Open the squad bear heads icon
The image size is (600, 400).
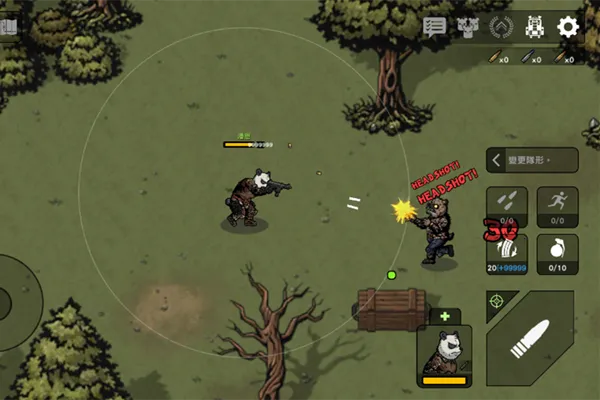click(467, 27)
